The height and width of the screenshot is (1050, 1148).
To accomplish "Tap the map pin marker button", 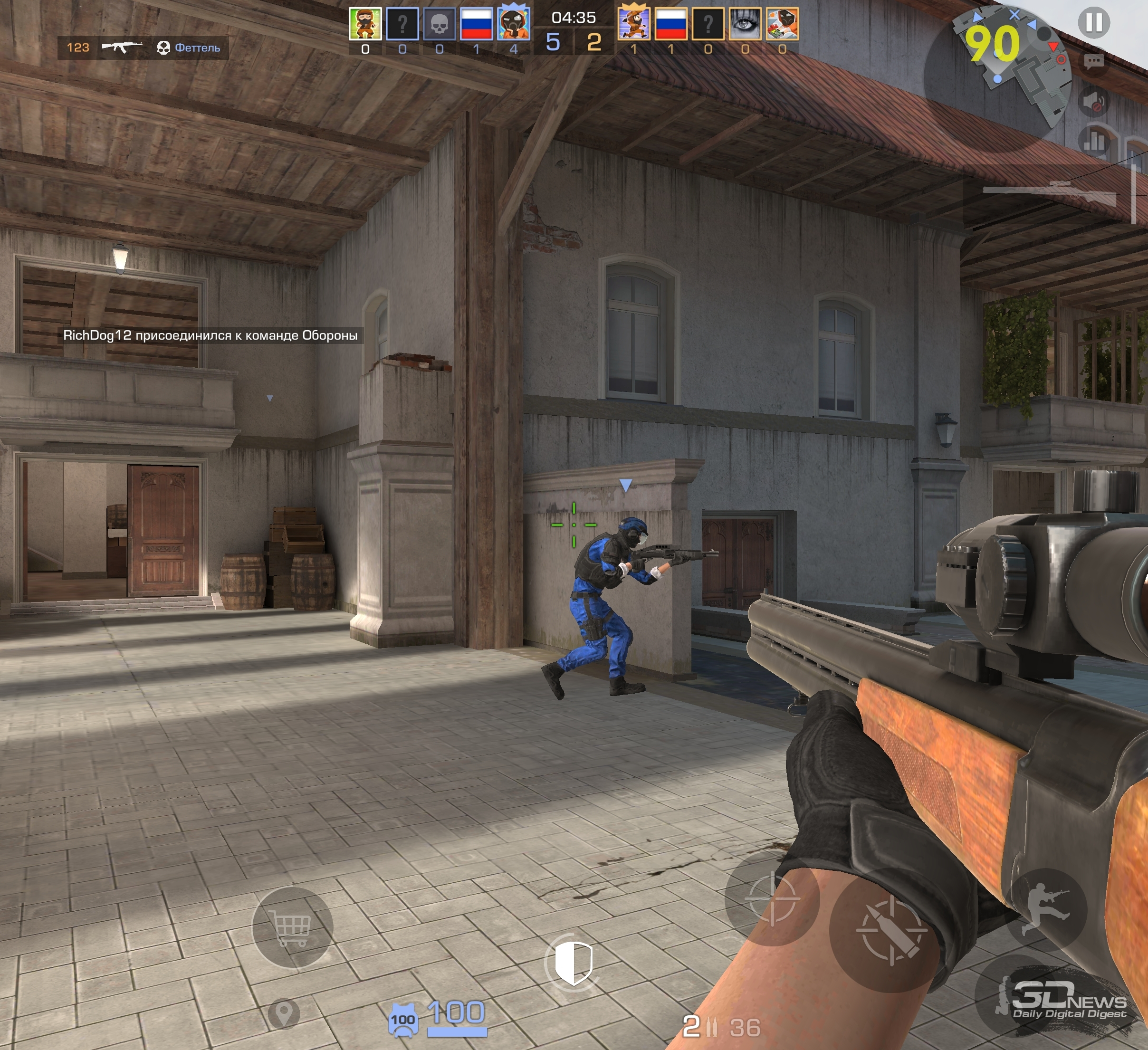I will (284, 1013).
